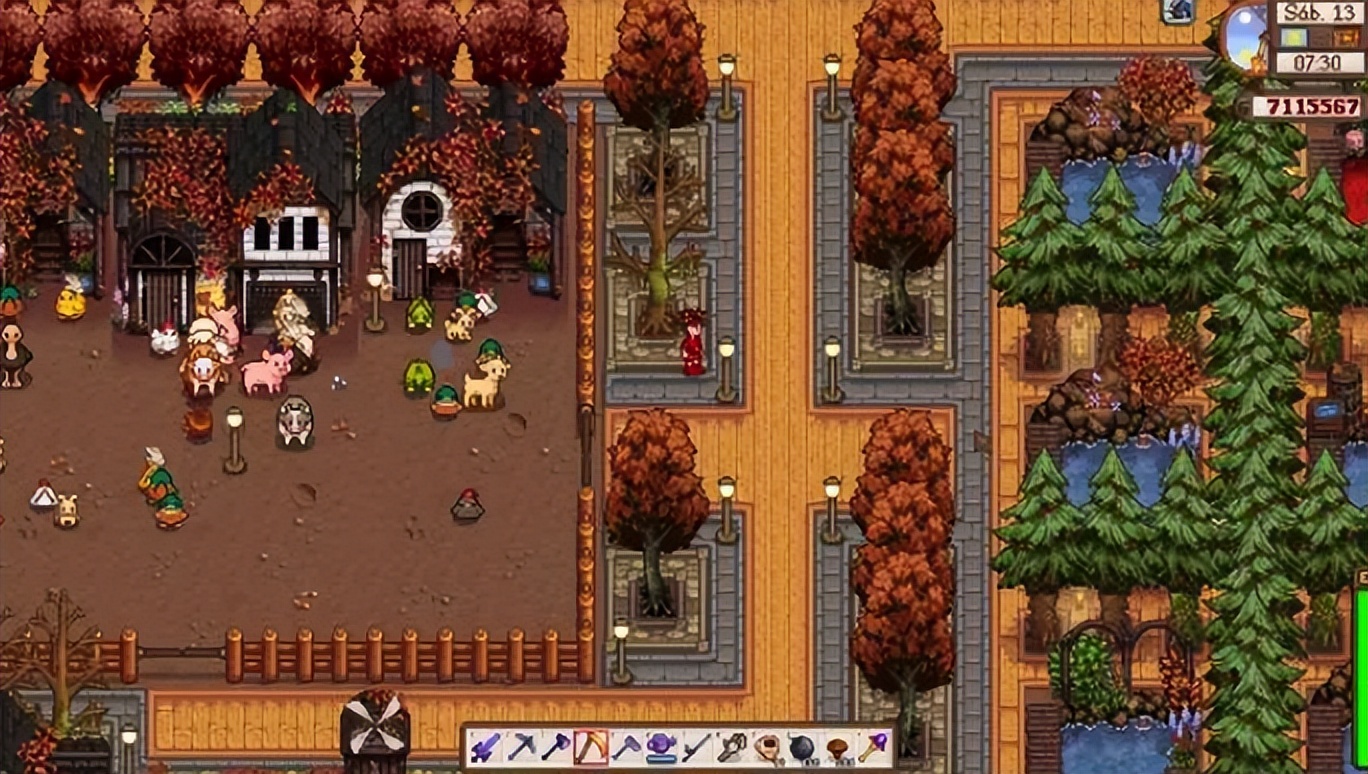
Task: Switch to the hoe tool slot
Action: 626,748
